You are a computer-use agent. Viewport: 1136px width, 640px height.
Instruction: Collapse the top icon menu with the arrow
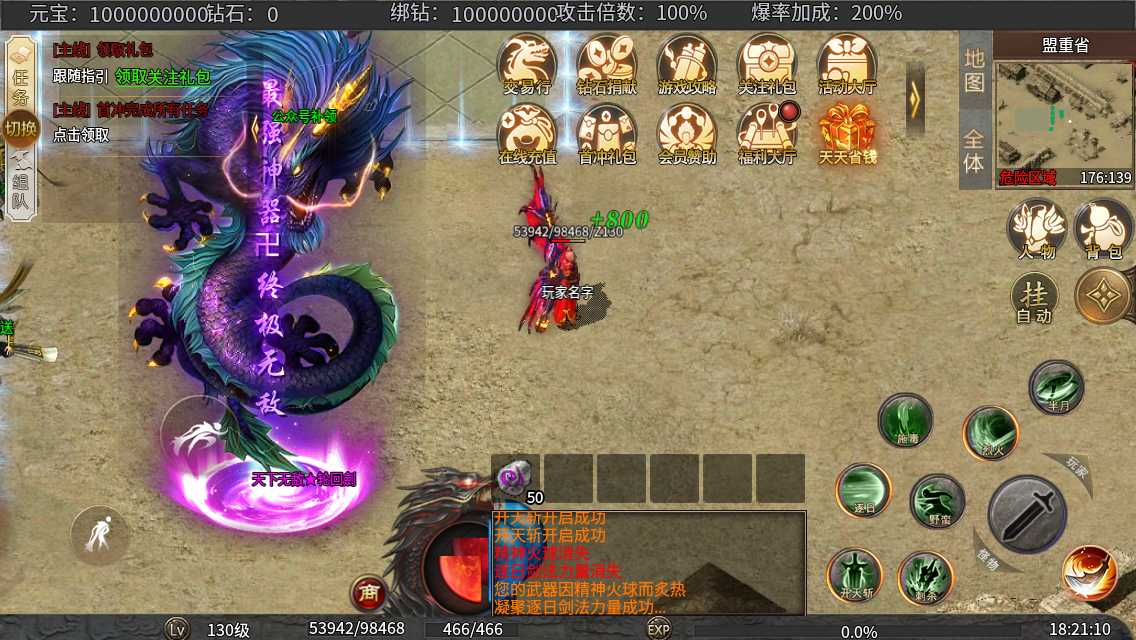tap(915, 97)
